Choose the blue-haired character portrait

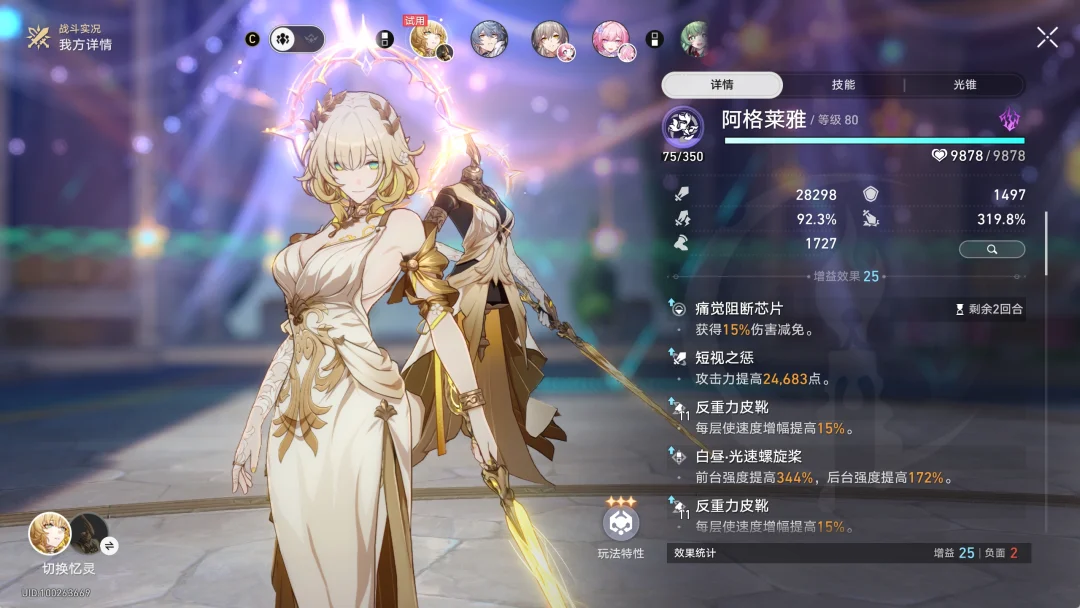click(489, 40)
